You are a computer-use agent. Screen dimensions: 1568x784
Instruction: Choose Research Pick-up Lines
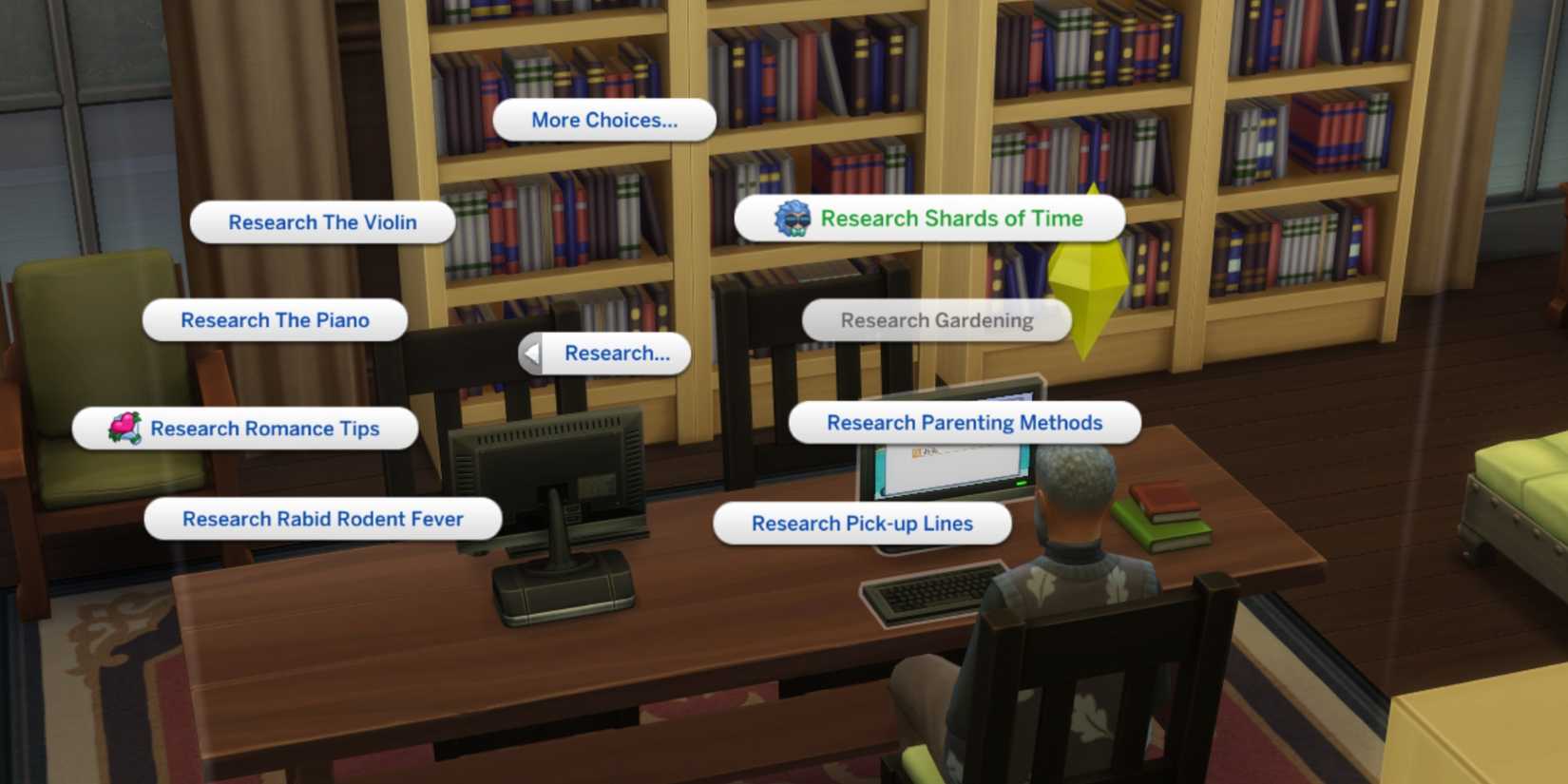pos(861,523)
